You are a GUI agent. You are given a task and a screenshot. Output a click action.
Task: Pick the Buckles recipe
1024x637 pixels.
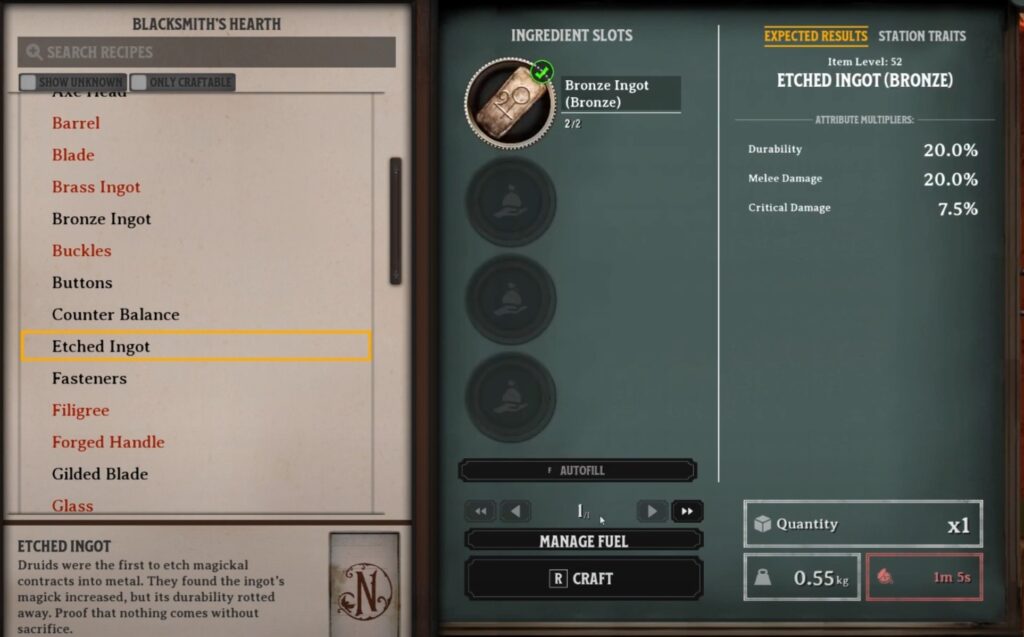click(81, 251)
